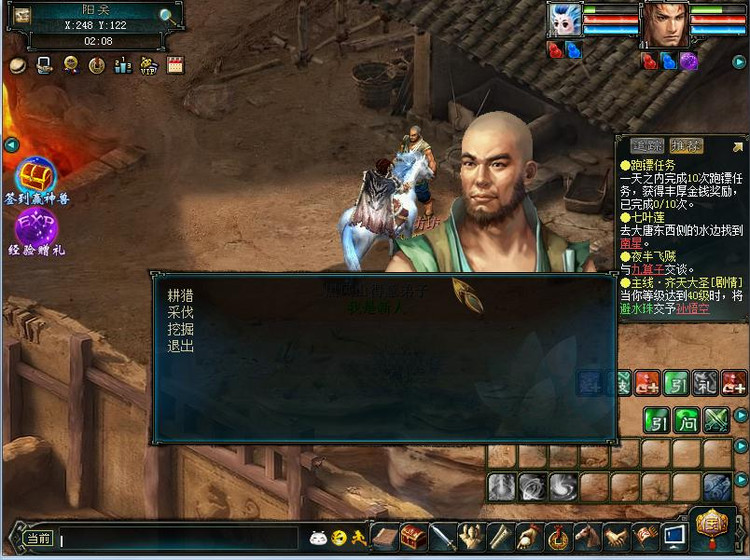
Task: Open the horse mount icon
Action: 587,537
